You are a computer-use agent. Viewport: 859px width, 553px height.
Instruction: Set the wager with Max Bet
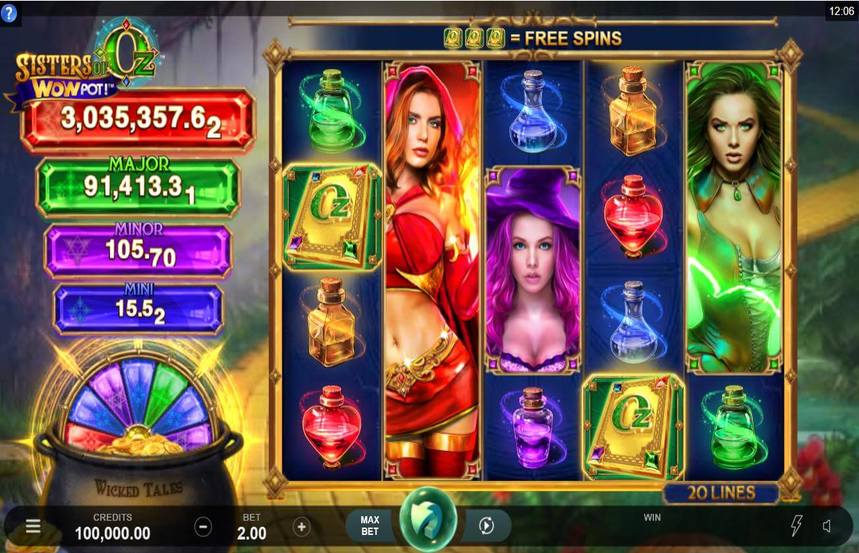tap(370, 526)
